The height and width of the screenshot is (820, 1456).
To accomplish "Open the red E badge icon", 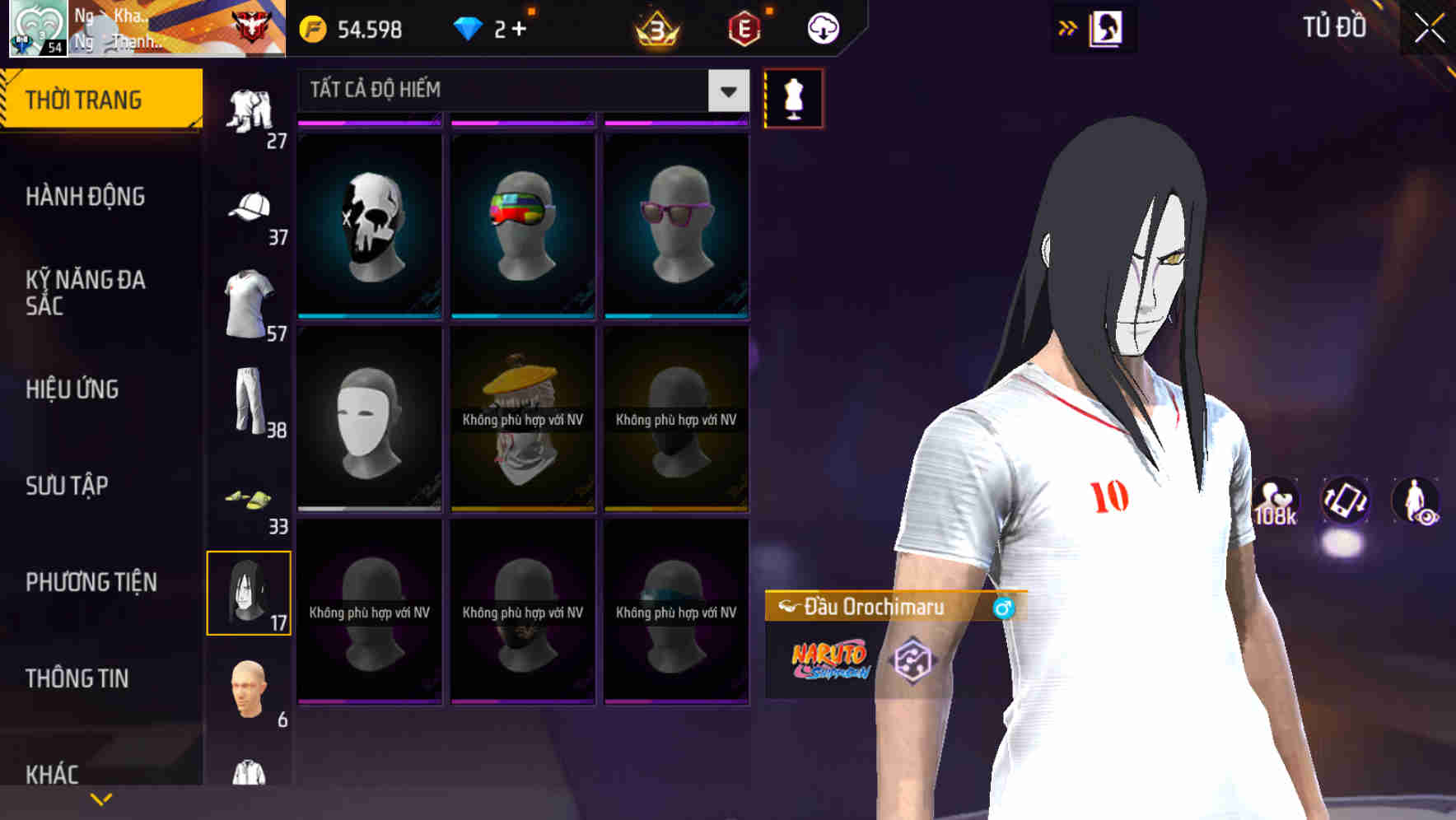I will pyautogui.click(x=745, y=28).
